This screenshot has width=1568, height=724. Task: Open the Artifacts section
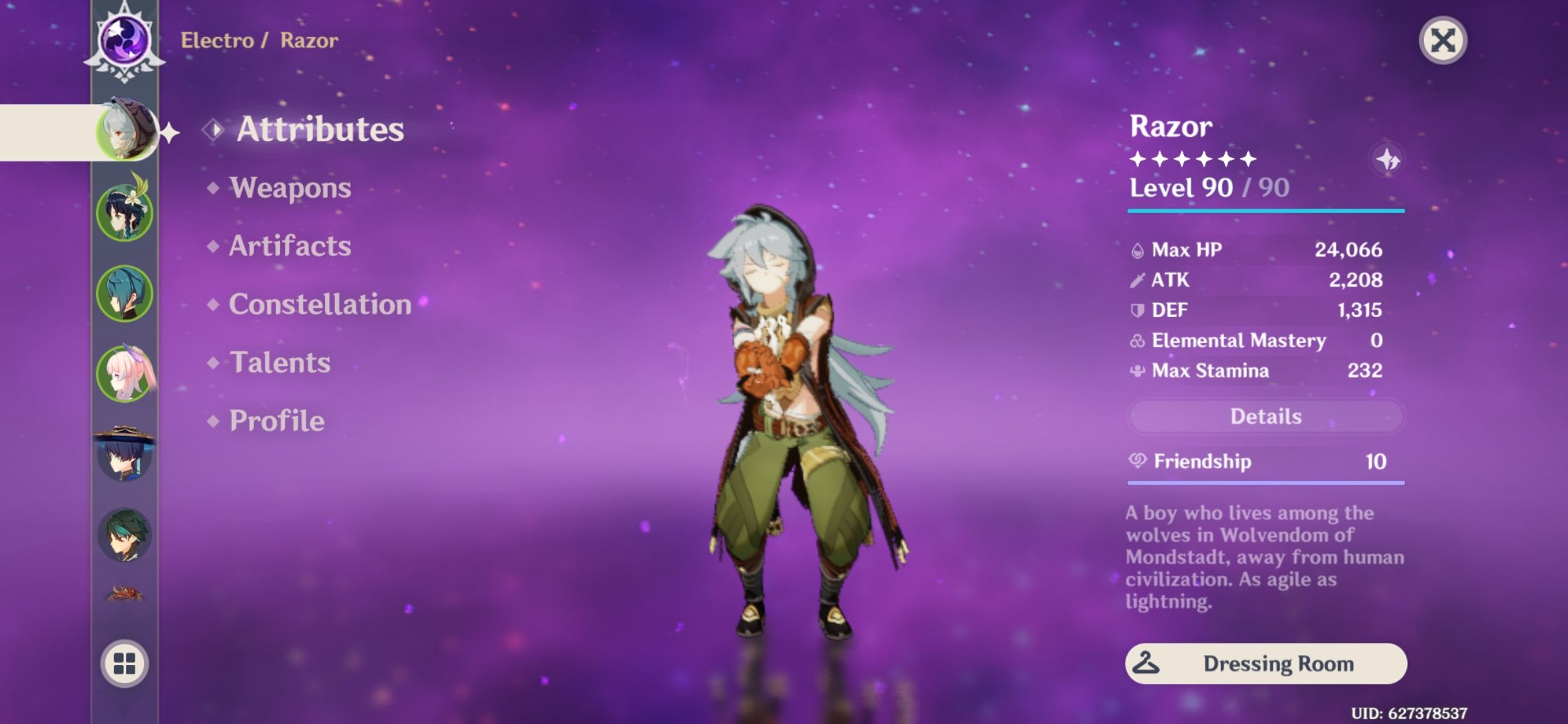point(289,247)
